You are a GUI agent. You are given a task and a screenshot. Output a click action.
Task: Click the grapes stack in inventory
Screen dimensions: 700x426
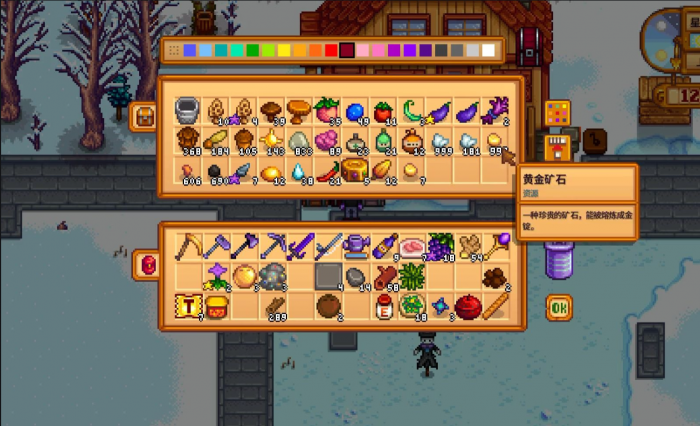(x=439, y=245)
